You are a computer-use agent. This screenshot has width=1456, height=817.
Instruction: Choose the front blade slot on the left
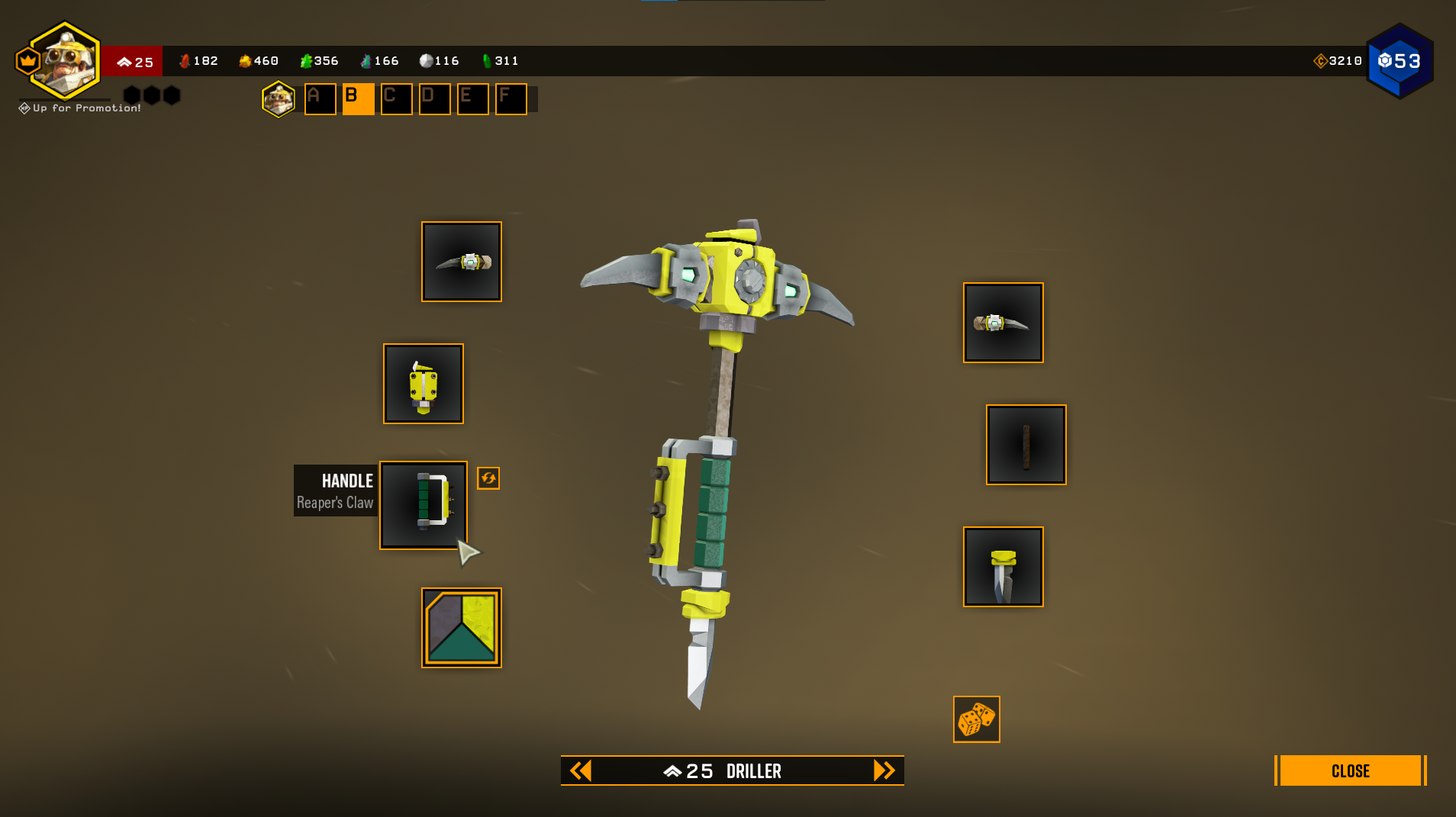click(x=462, y=262)
